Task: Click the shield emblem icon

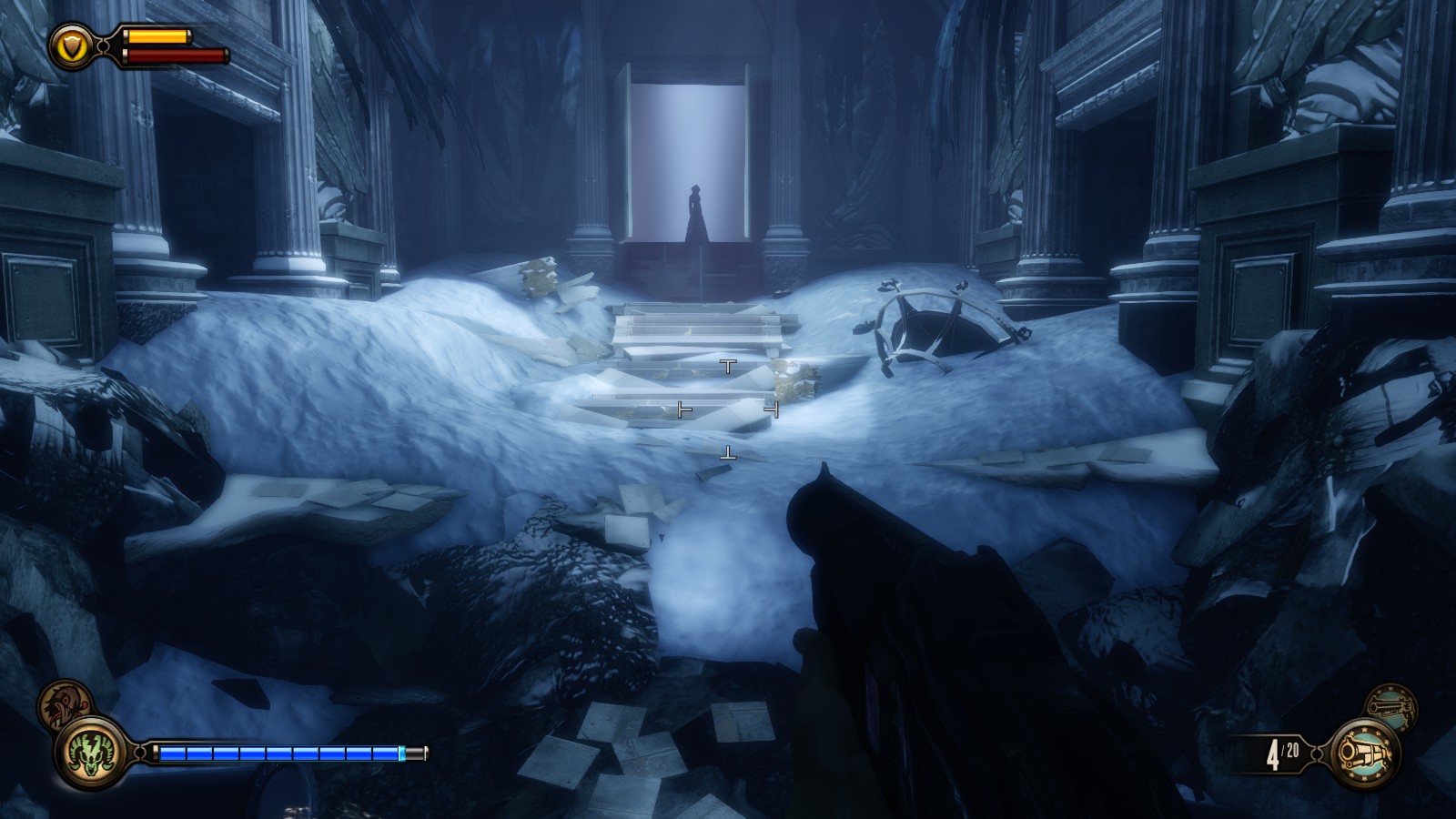Action: 73,45
